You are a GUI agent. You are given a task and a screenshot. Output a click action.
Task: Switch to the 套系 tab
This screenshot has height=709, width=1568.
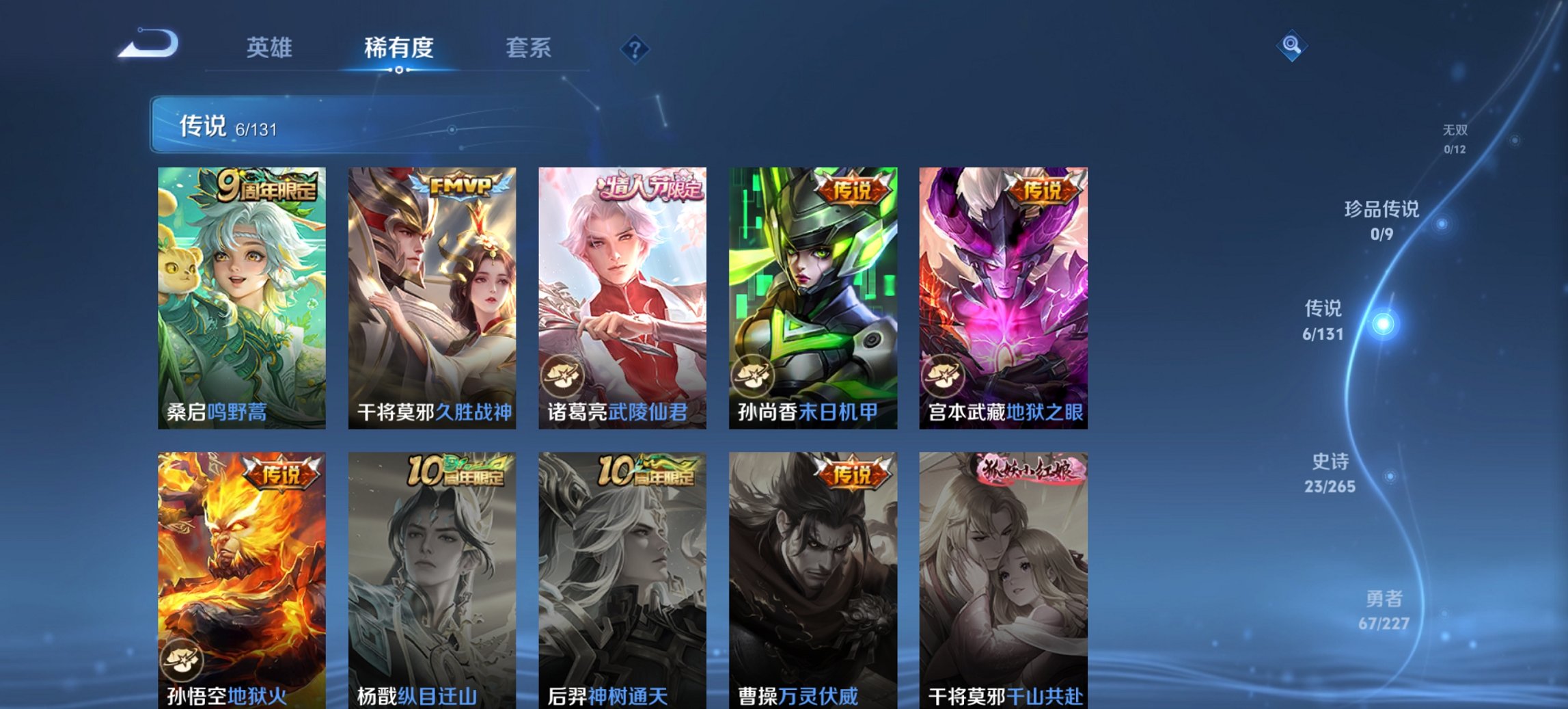(x=529, y=48)
